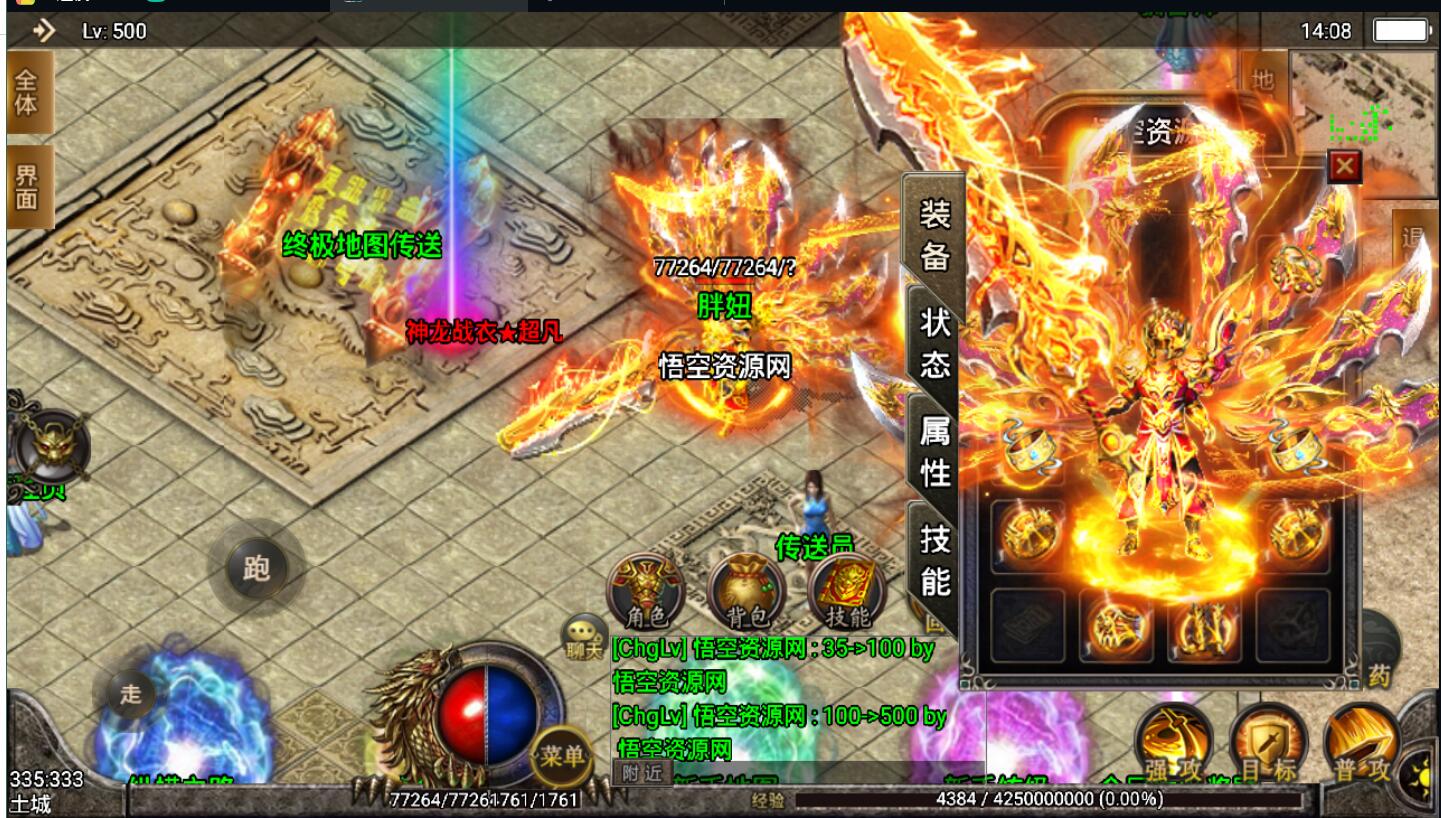Screen dimensions: 1441x818
Task: Toggle the 走 walk mode button
Action: [130, 693]
